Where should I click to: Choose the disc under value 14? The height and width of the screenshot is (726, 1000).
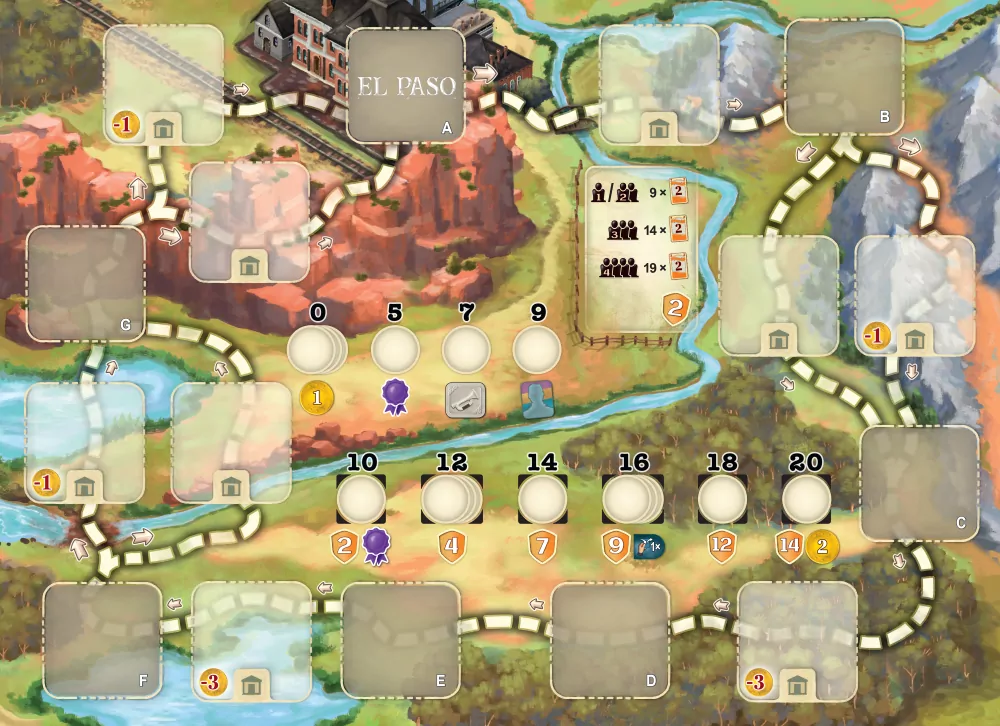(x=542, y=499)
